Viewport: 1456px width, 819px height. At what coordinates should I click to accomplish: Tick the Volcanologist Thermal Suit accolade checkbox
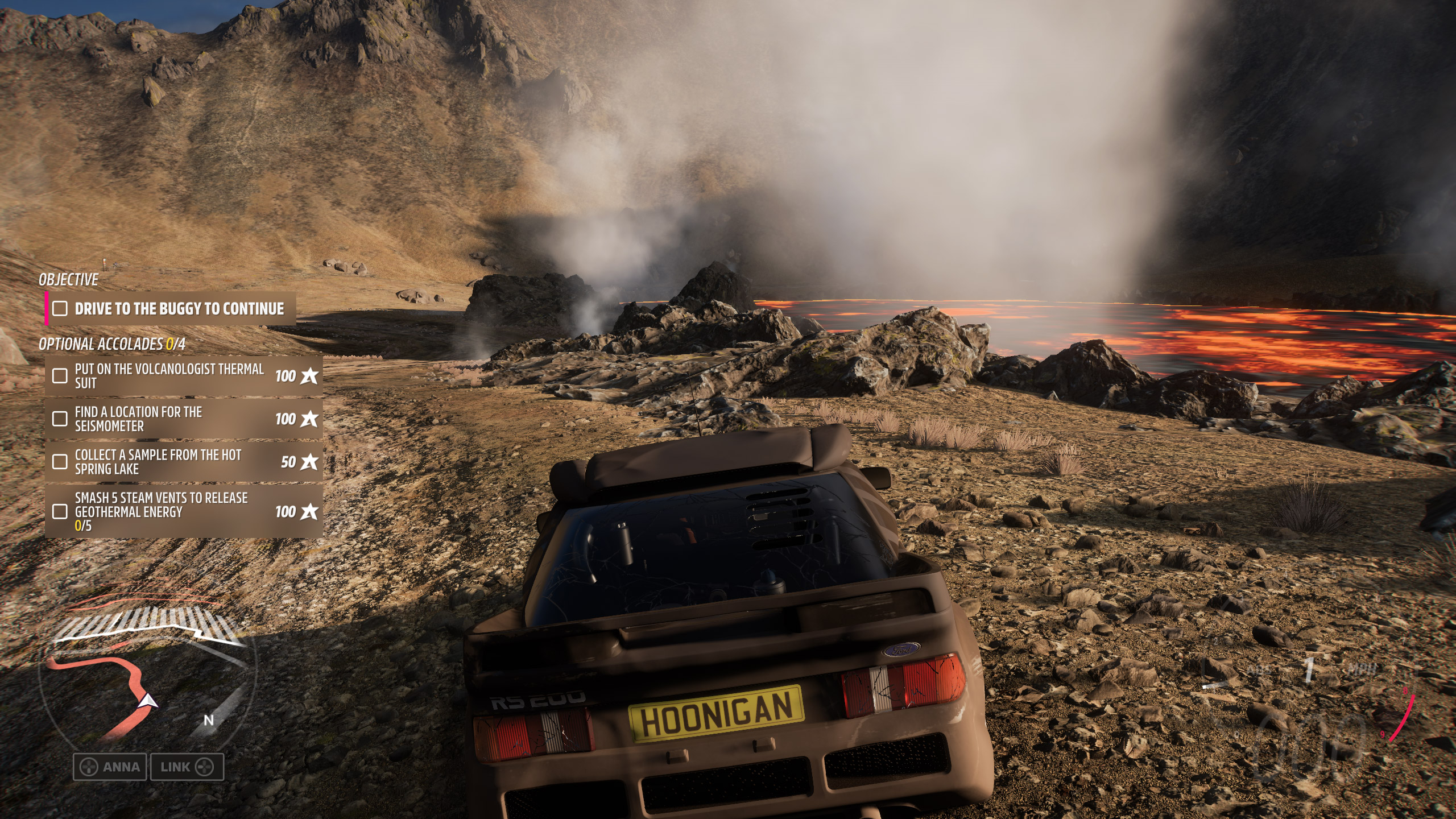[x=60, y=376]
